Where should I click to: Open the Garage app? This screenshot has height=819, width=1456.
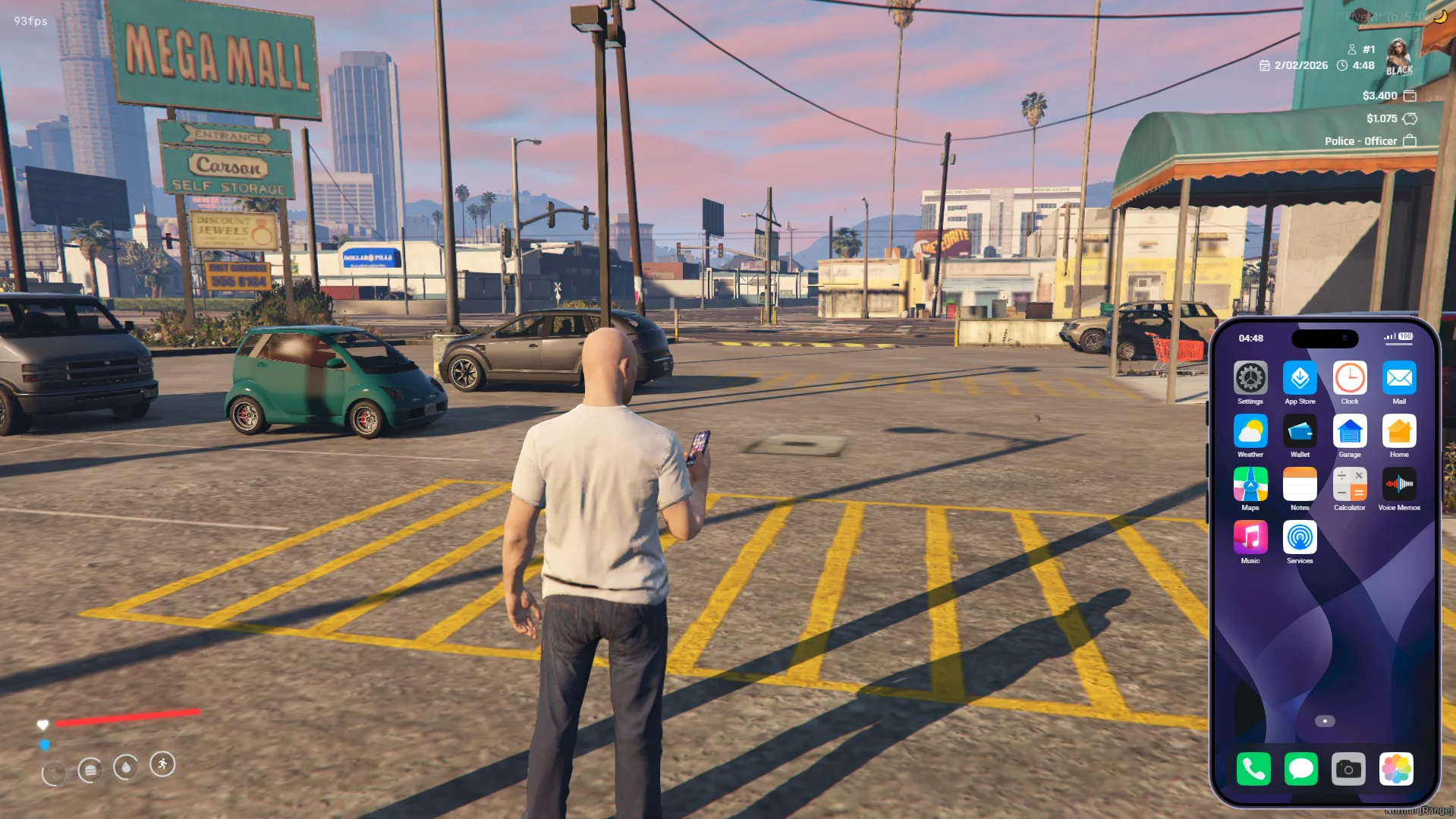(1349, 431)
